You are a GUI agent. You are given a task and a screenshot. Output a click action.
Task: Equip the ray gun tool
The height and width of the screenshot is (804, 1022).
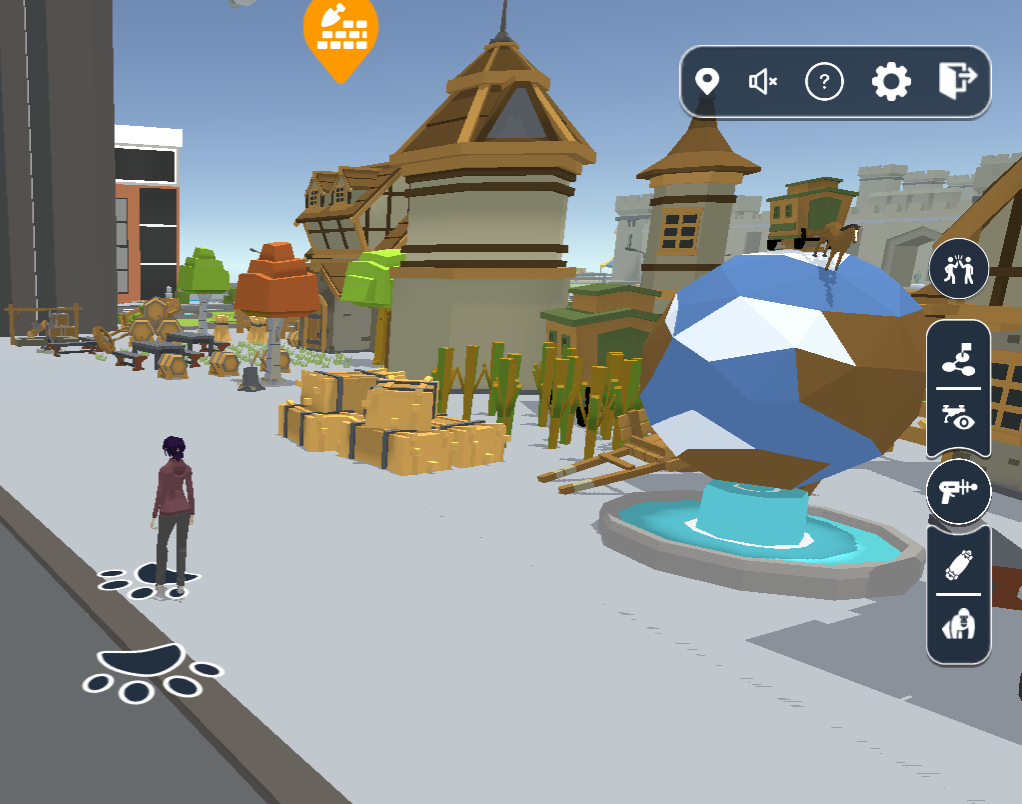[959, 491]
